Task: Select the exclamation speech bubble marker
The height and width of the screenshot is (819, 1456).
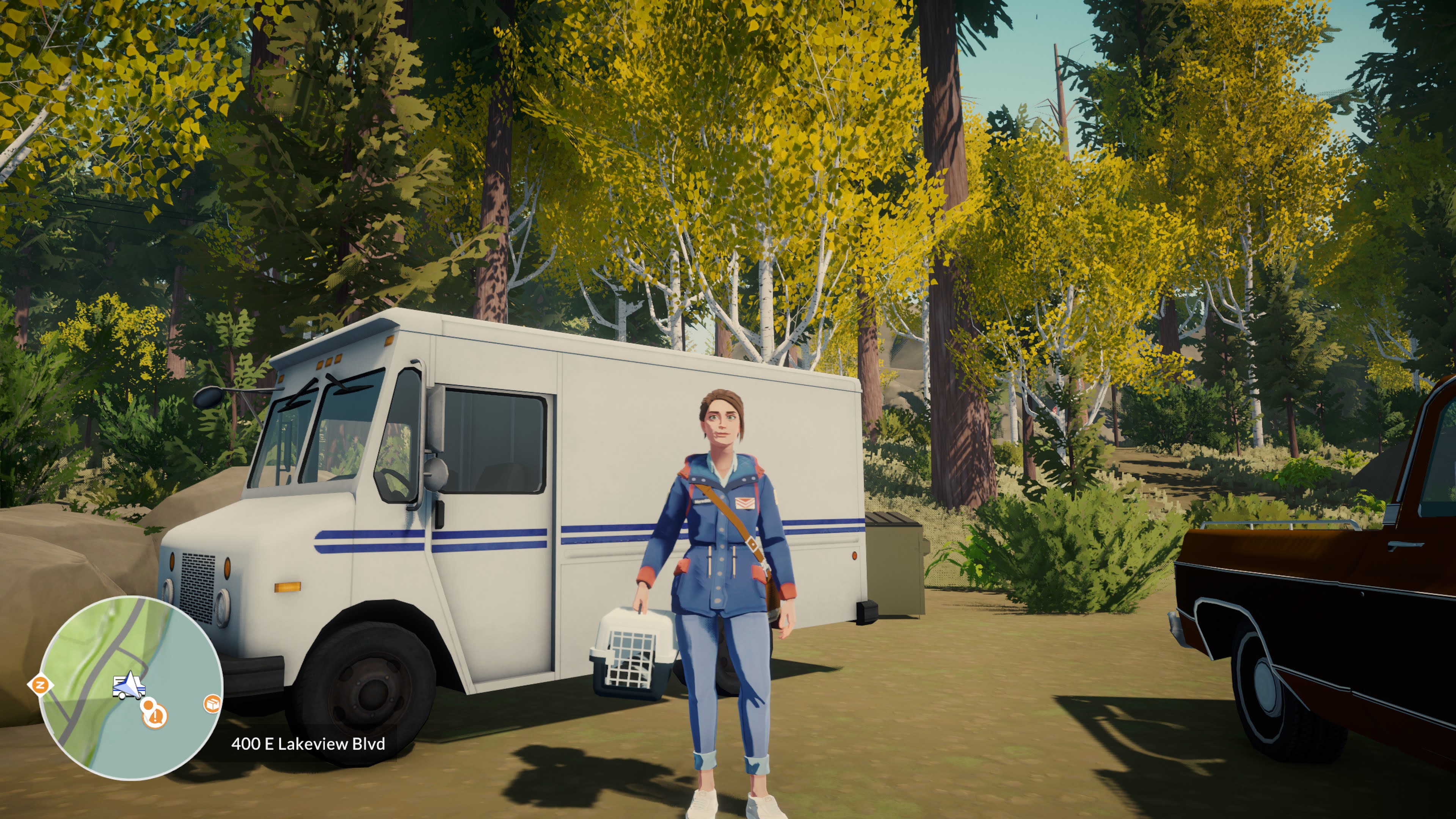Action: point(155,717)
